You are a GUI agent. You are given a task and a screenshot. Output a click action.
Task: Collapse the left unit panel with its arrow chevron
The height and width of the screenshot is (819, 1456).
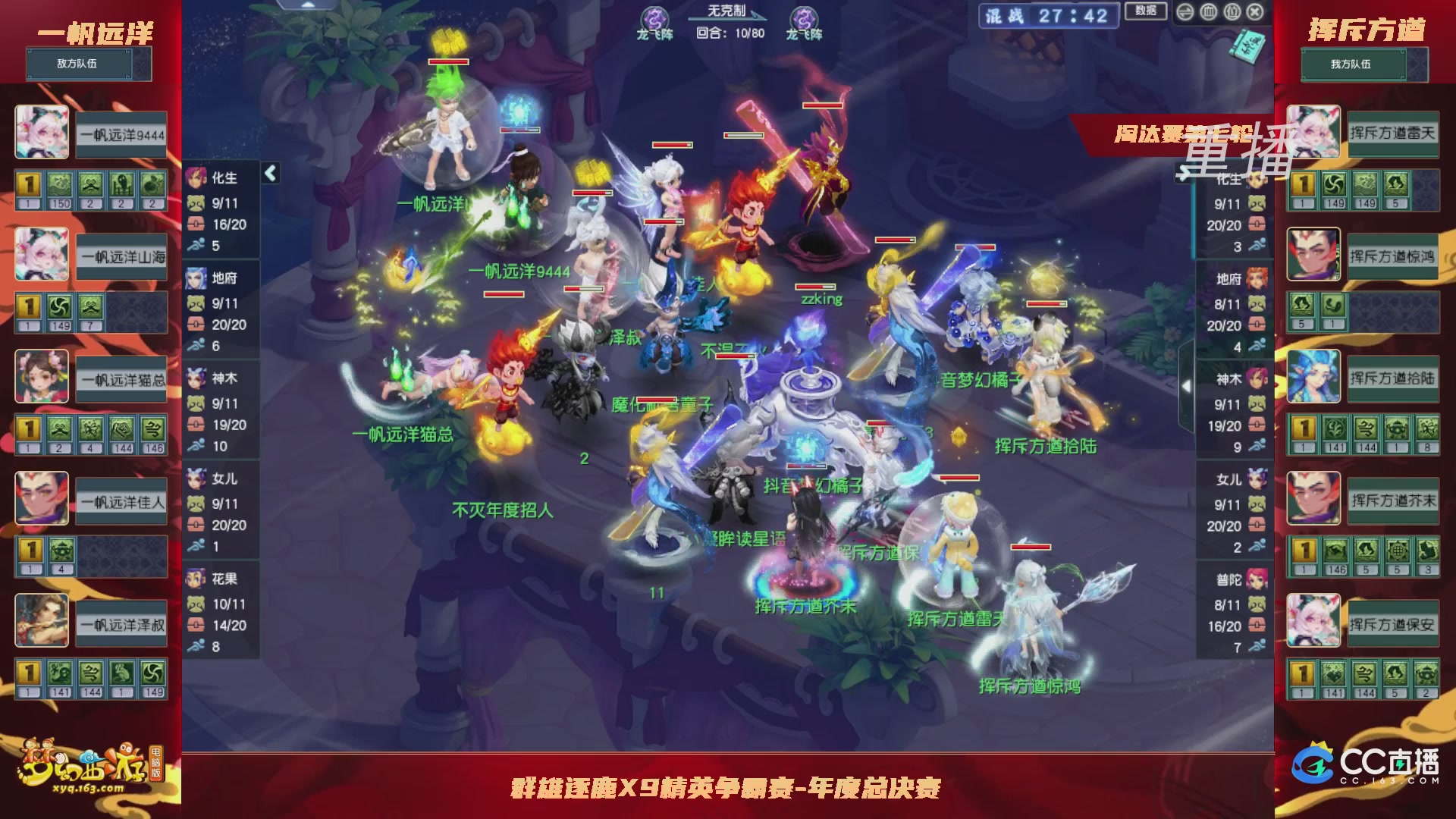tap(269, 173)
